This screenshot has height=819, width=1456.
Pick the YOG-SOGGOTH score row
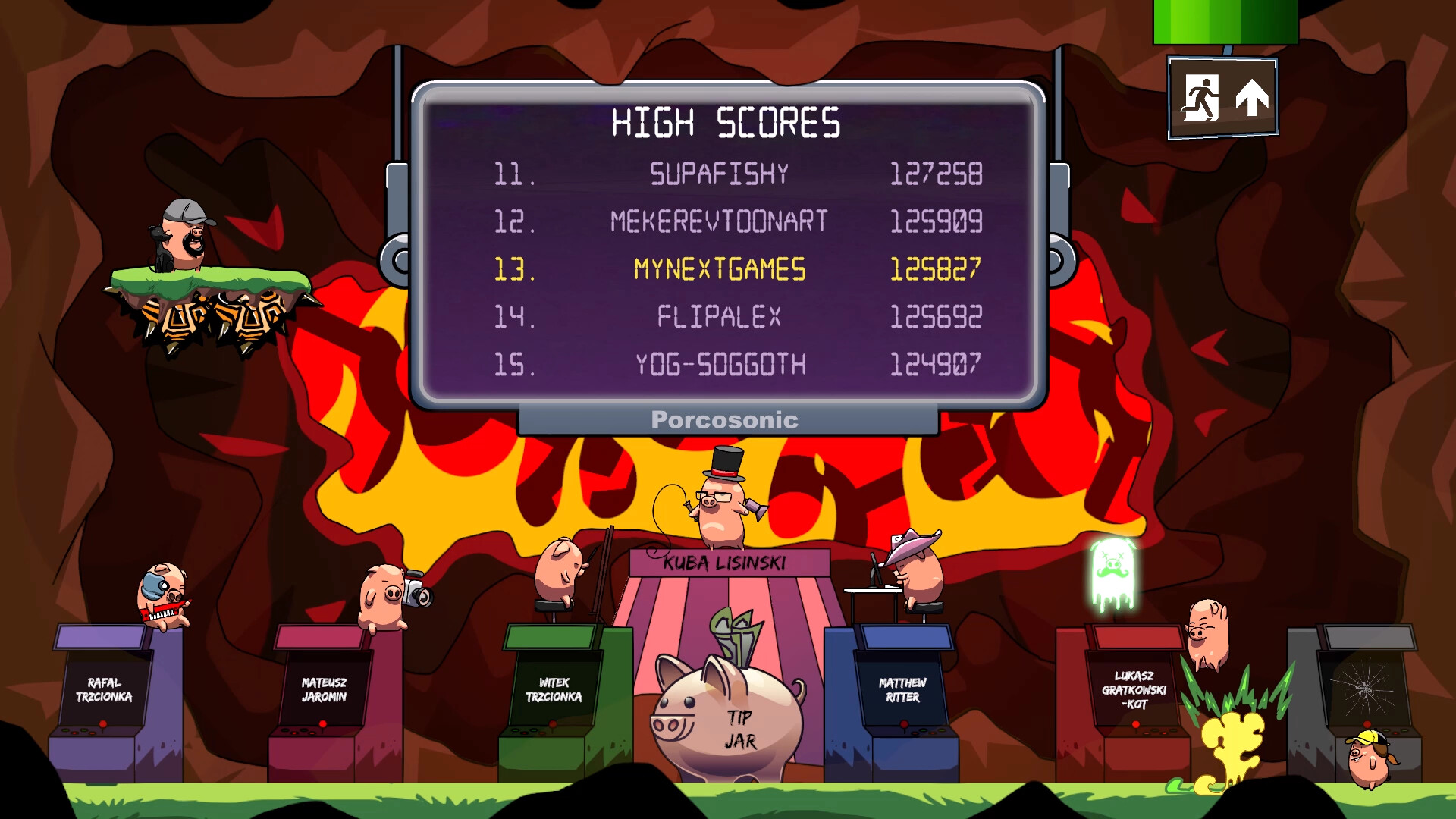[719, 365]
